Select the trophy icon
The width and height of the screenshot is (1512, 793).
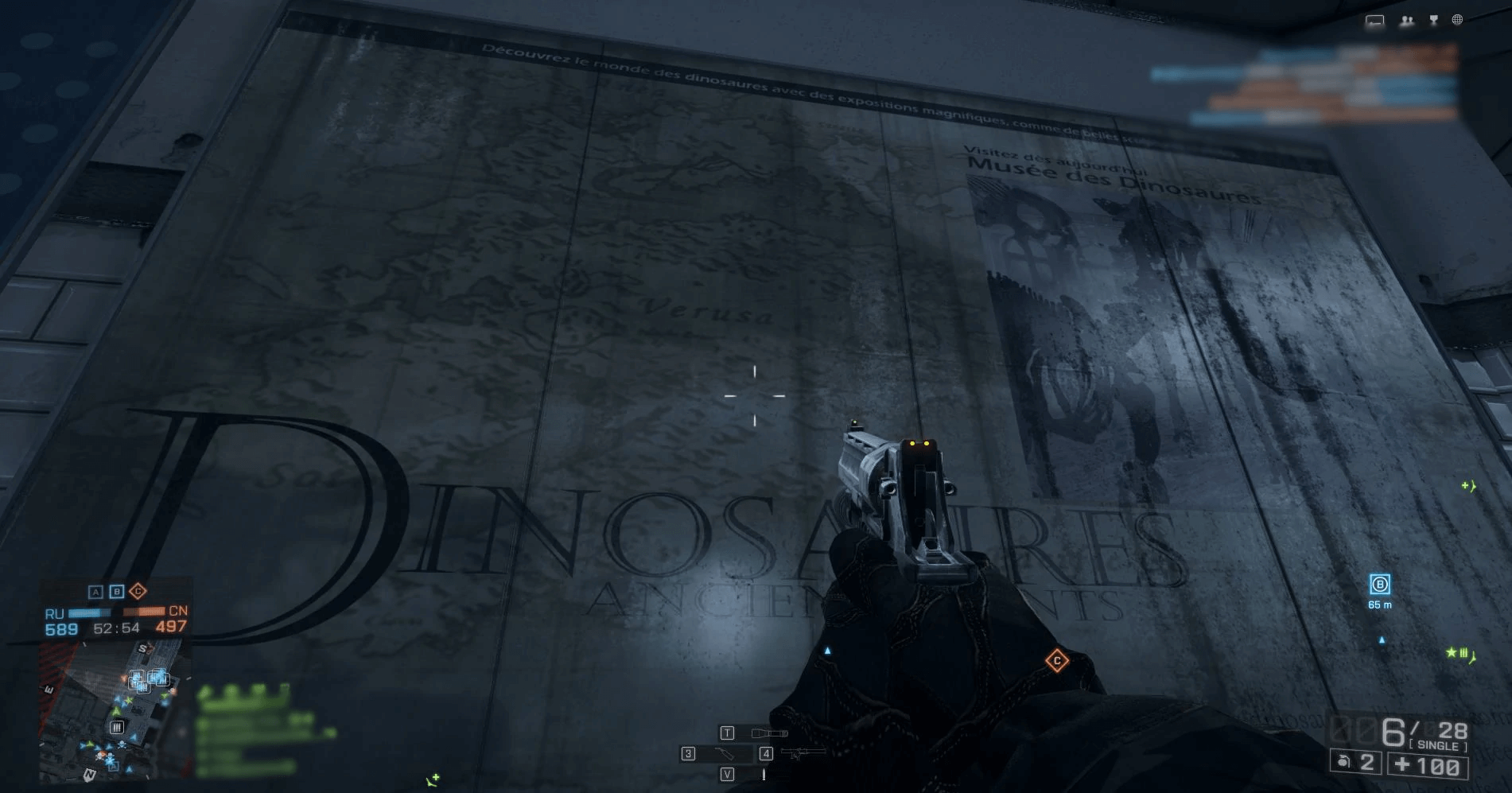[1433, 21]
